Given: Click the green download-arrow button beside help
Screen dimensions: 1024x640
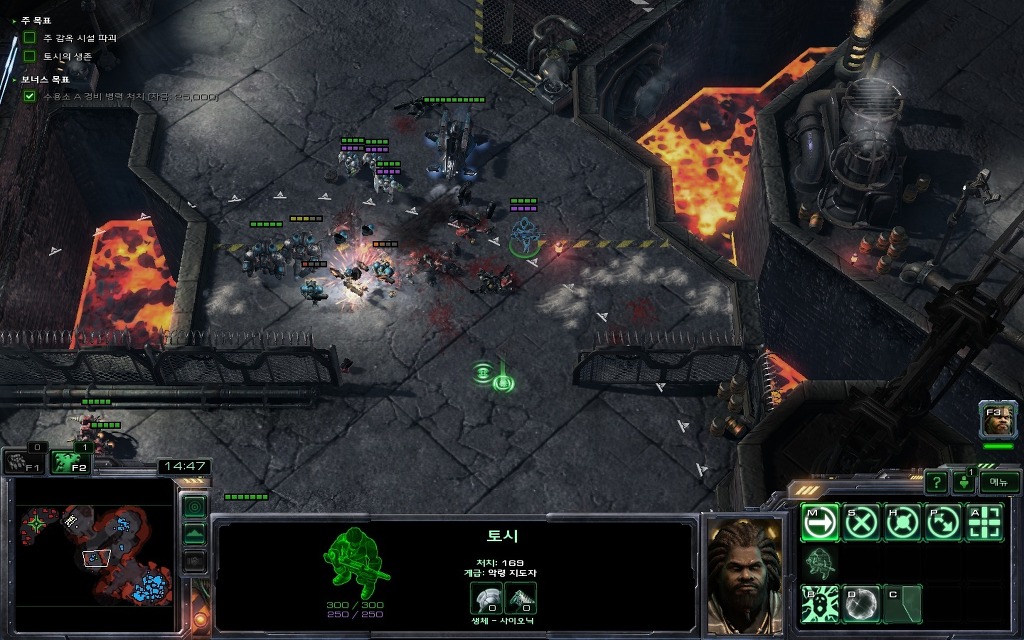Looking at the screenshot, I should (964, 483).
